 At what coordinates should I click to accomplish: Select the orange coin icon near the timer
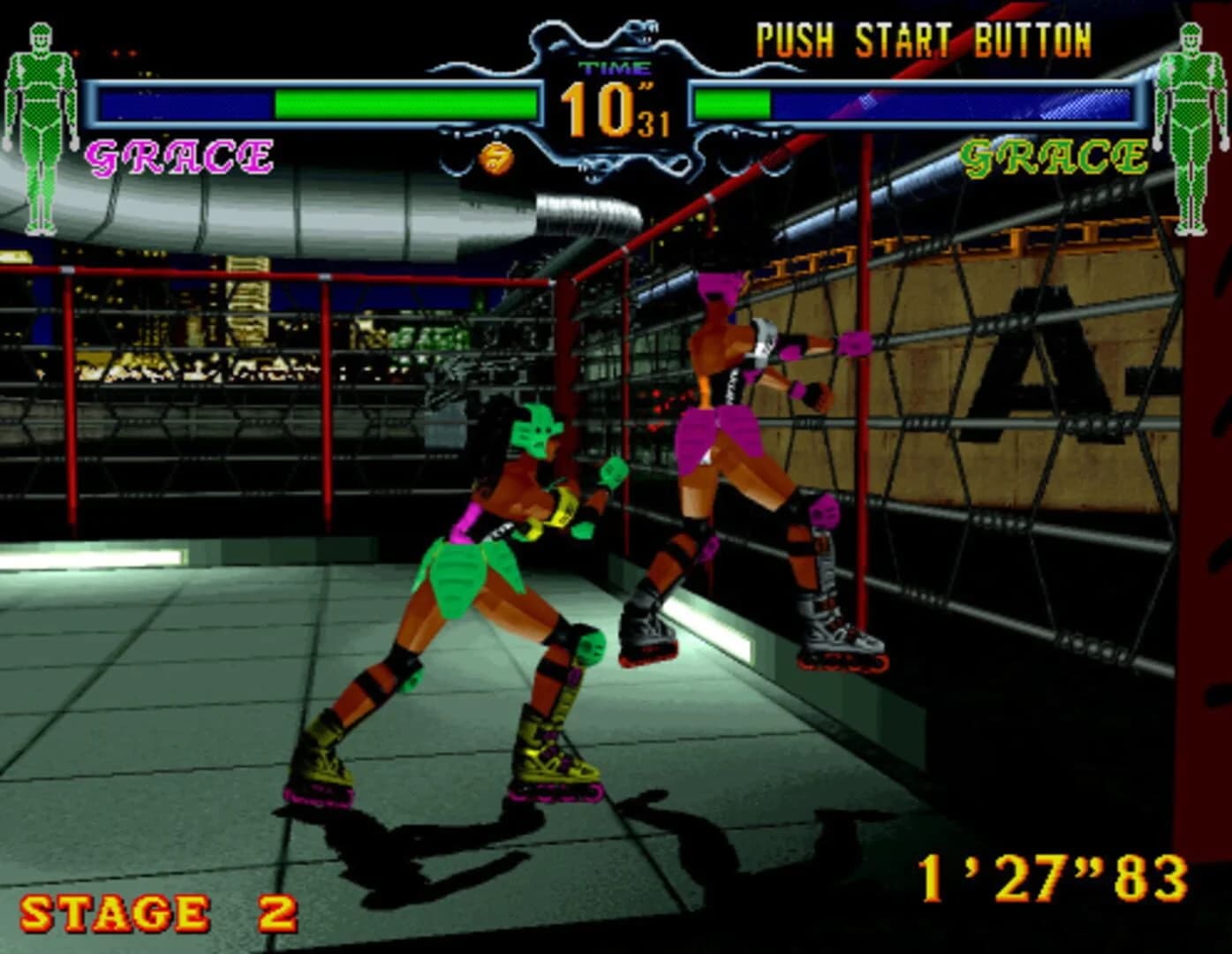coord(495,160)
